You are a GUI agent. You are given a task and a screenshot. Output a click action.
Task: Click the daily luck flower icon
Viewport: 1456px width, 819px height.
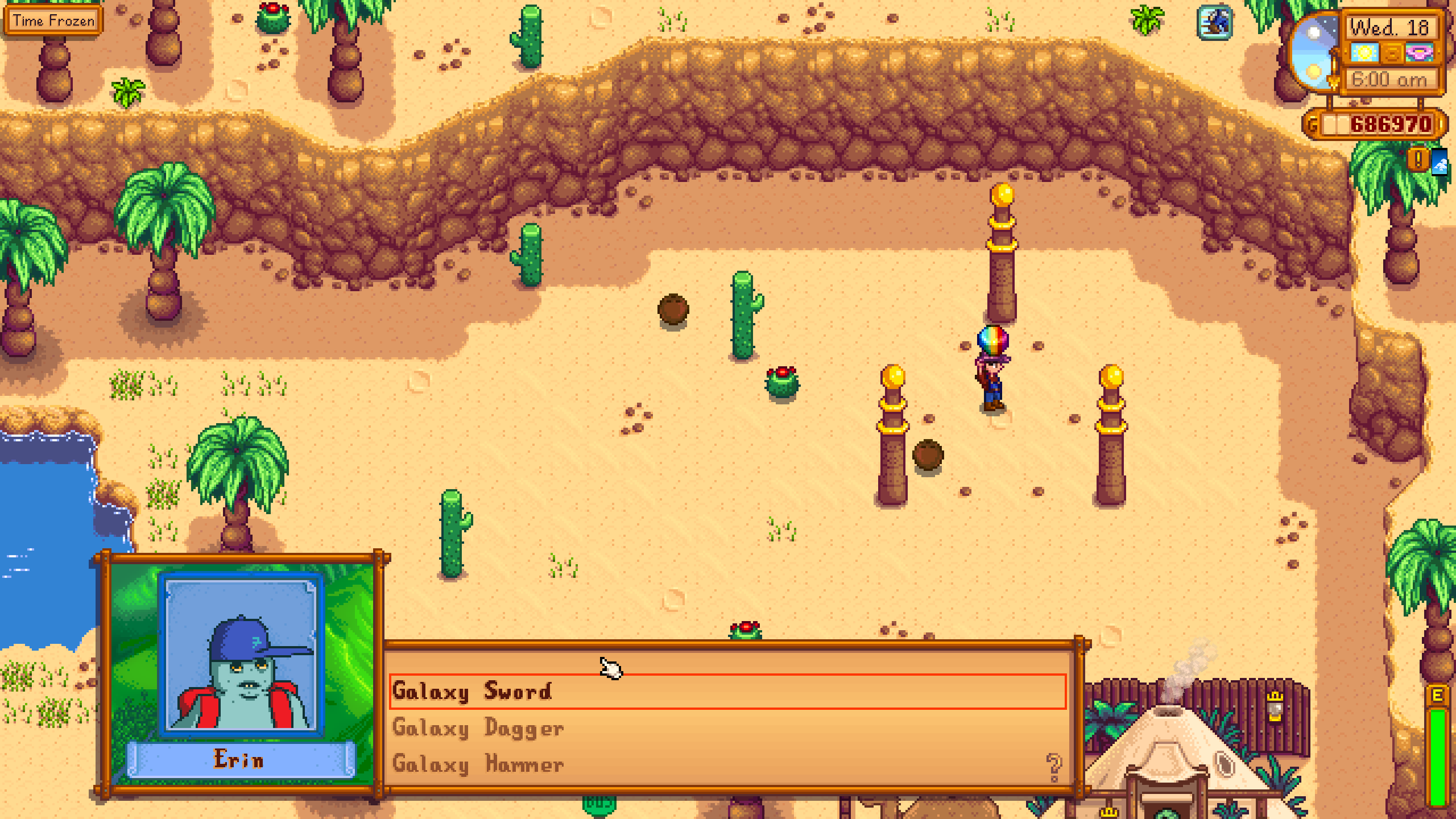[1420, 52]
